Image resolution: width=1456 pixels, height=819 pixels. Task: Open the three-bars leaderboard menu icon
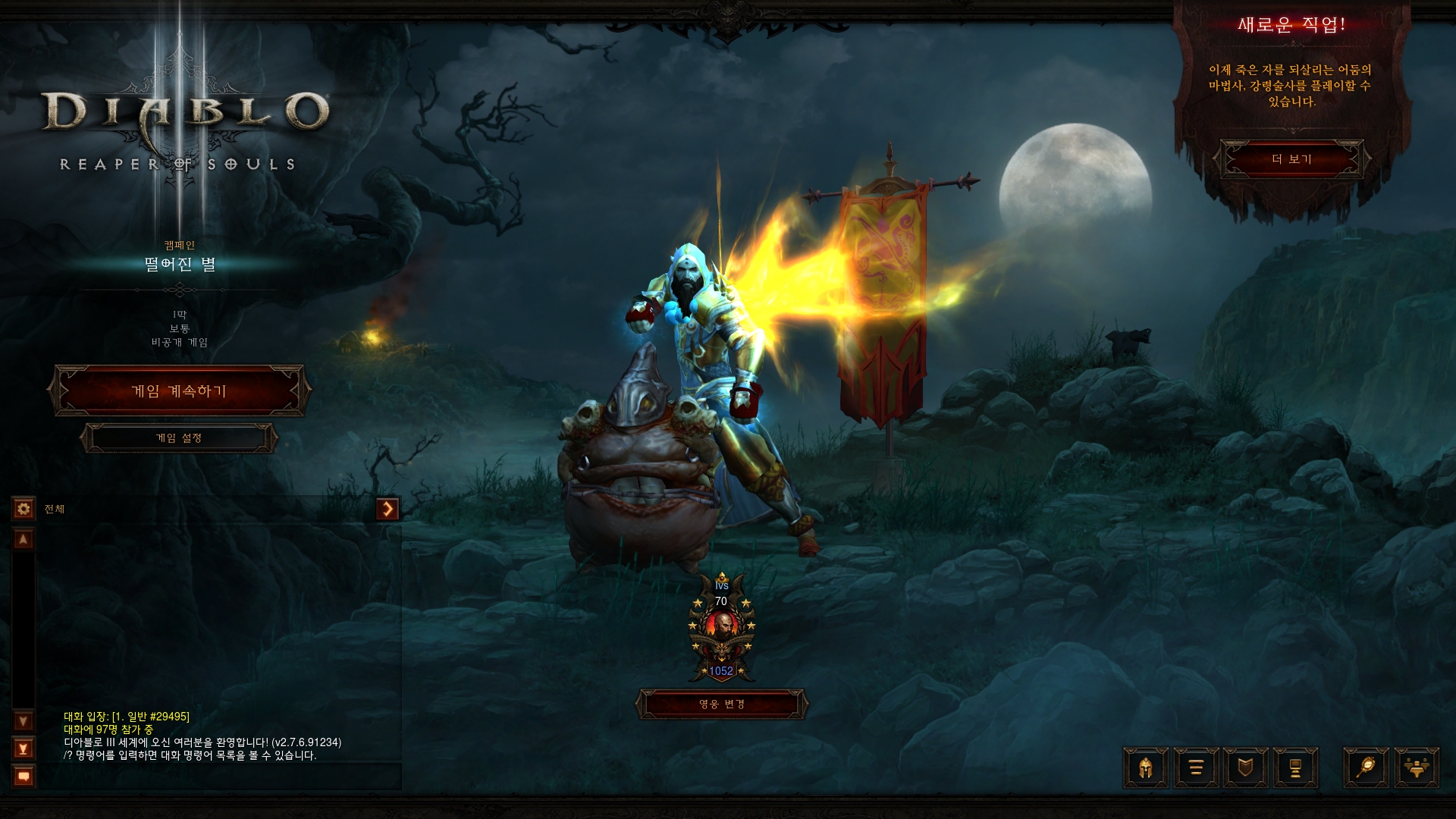point(1196,768)
